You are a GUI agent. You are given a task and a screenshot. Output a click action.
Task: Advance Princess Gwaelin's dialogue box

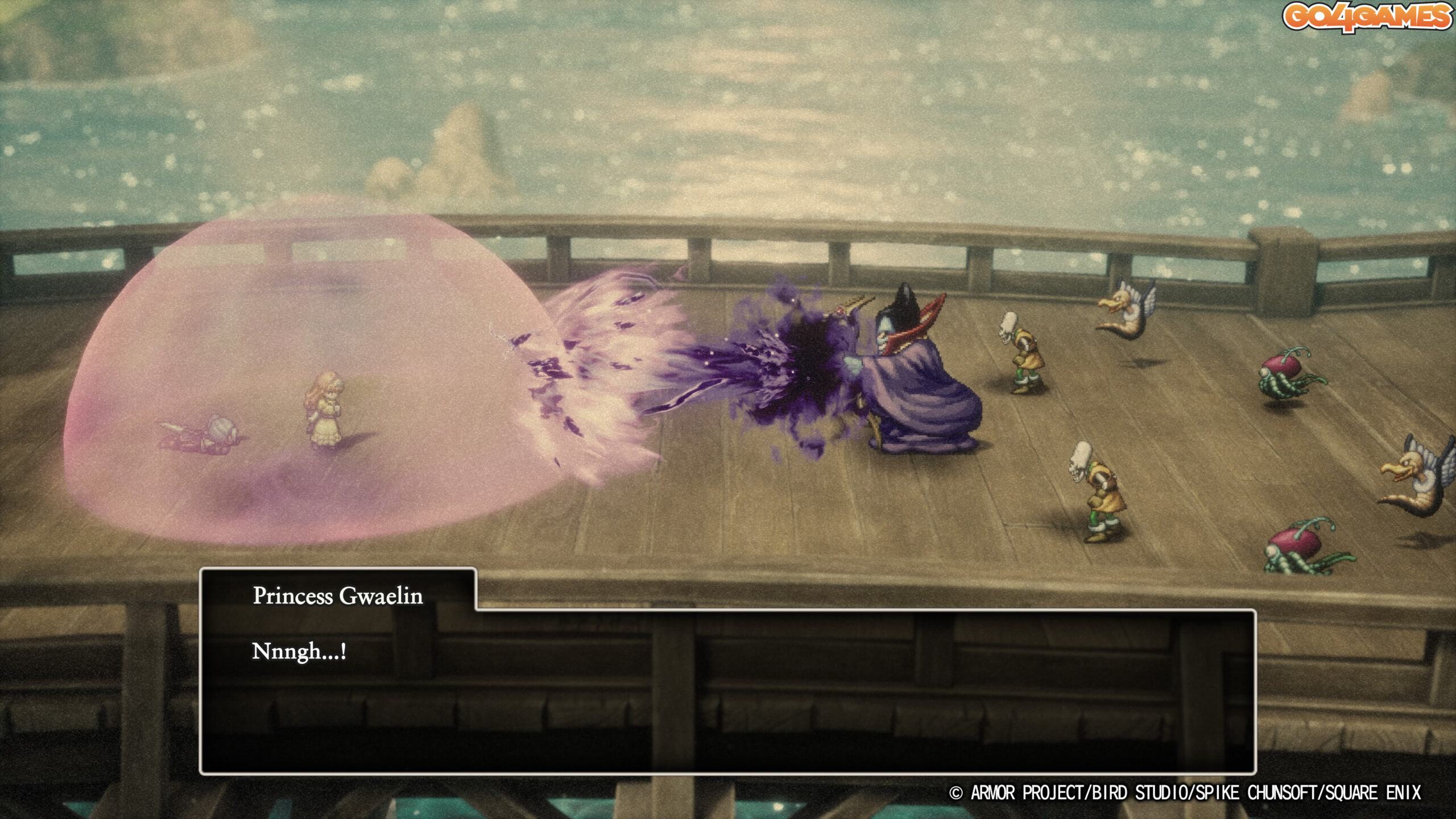pos(727,690)
